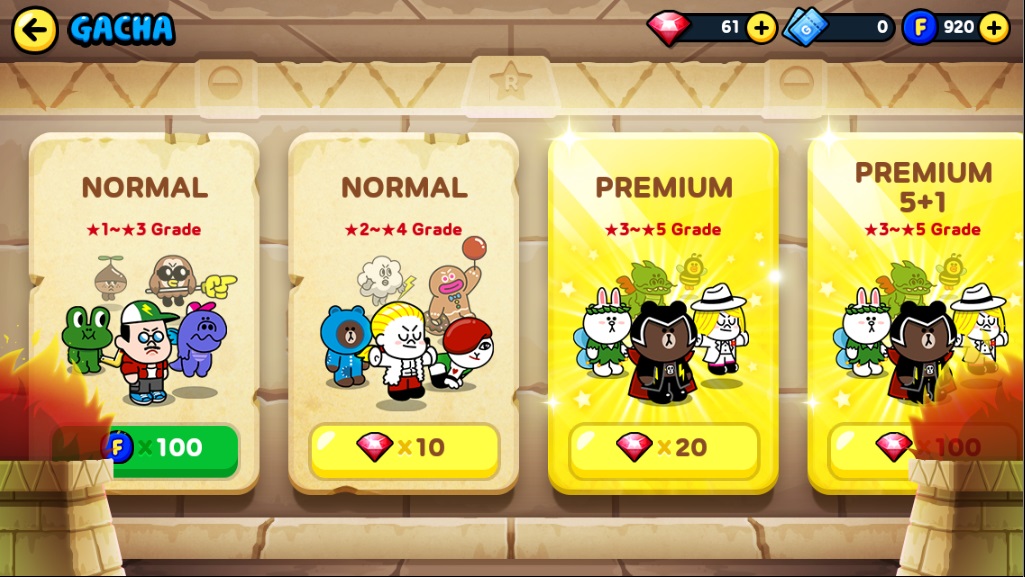This screenshot has width=1025, height=577.
Task: Add more F coins with the plus button
Action: tap(993, 27)
